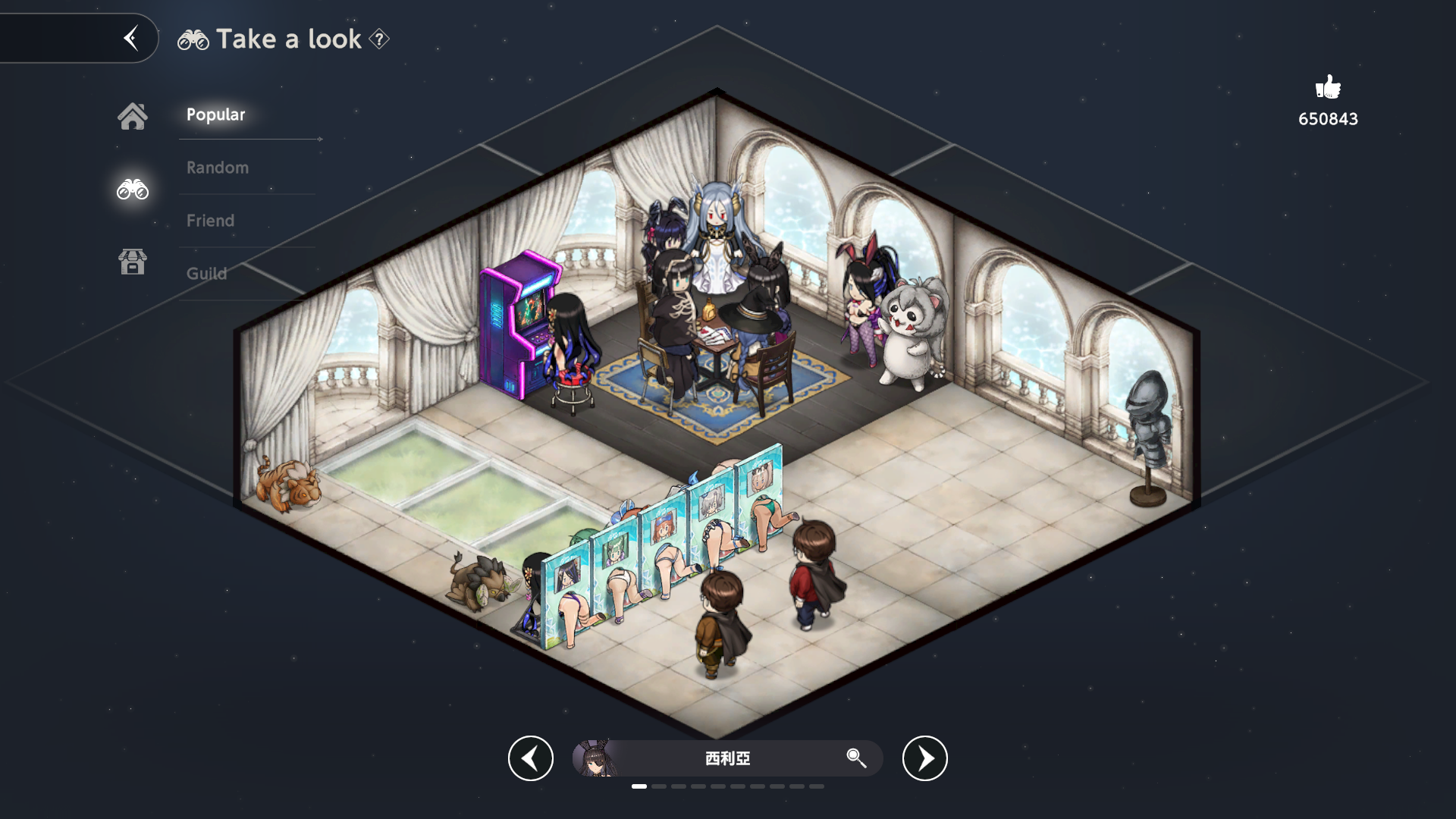The image size is (1456, 819).
Task: Select the binoculars sidebar icon
Action: tap(133, 189)
